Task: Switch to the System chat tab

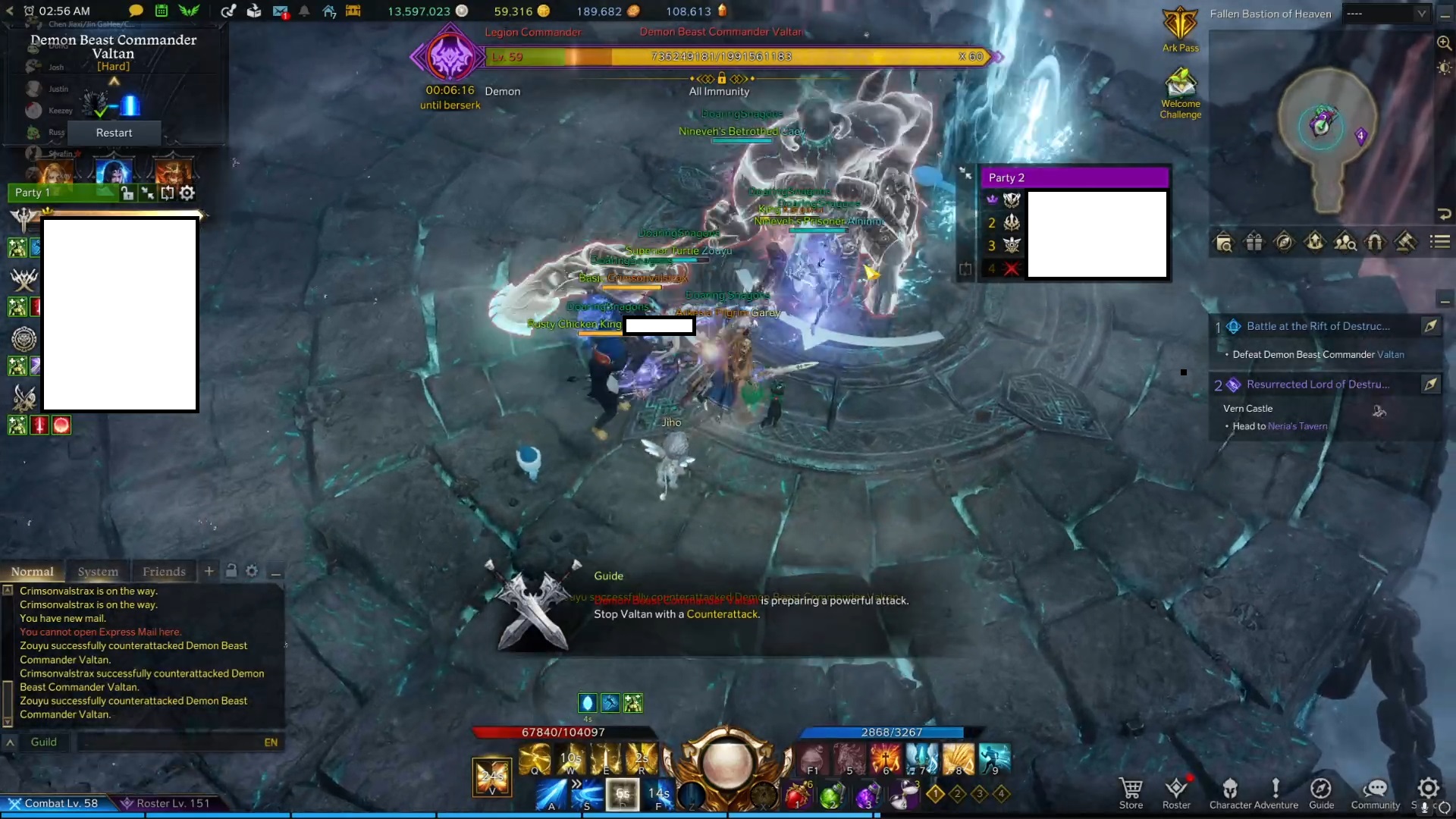Action: (x=99, y=571)
